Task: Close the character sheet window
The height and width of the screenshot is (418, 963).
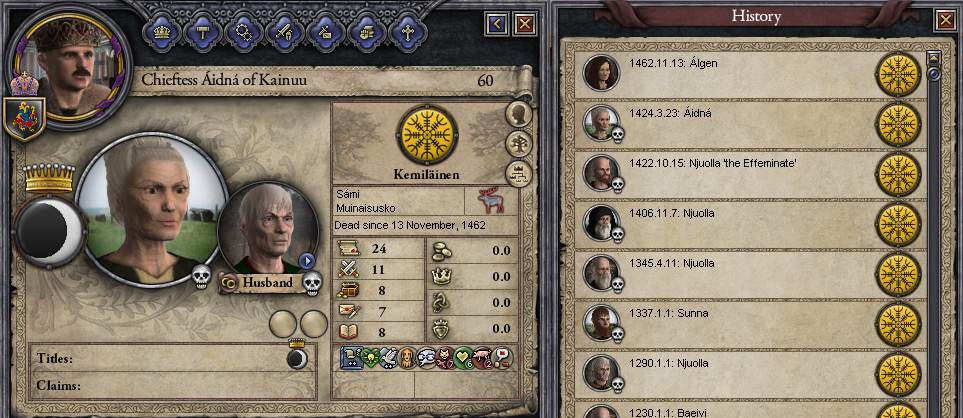Action: pos(526,22)
